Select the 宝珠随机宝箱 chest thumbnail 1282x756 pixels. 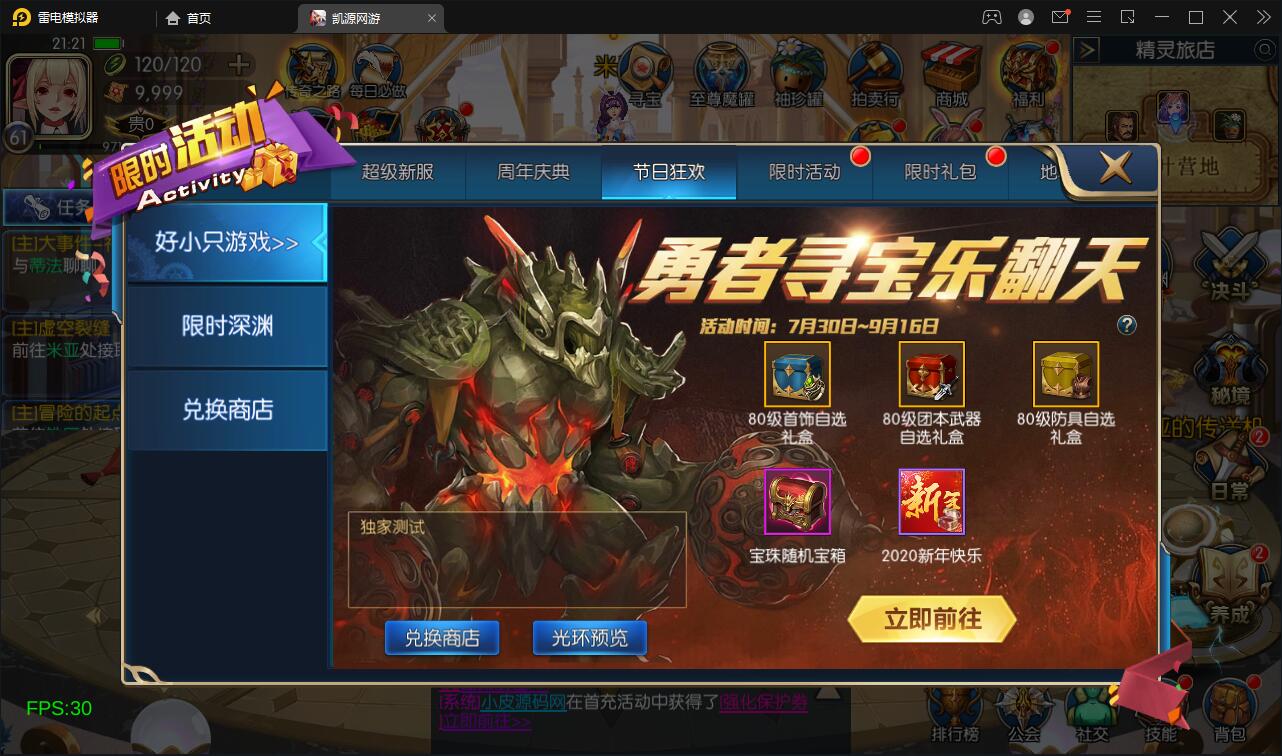[796, 502]
